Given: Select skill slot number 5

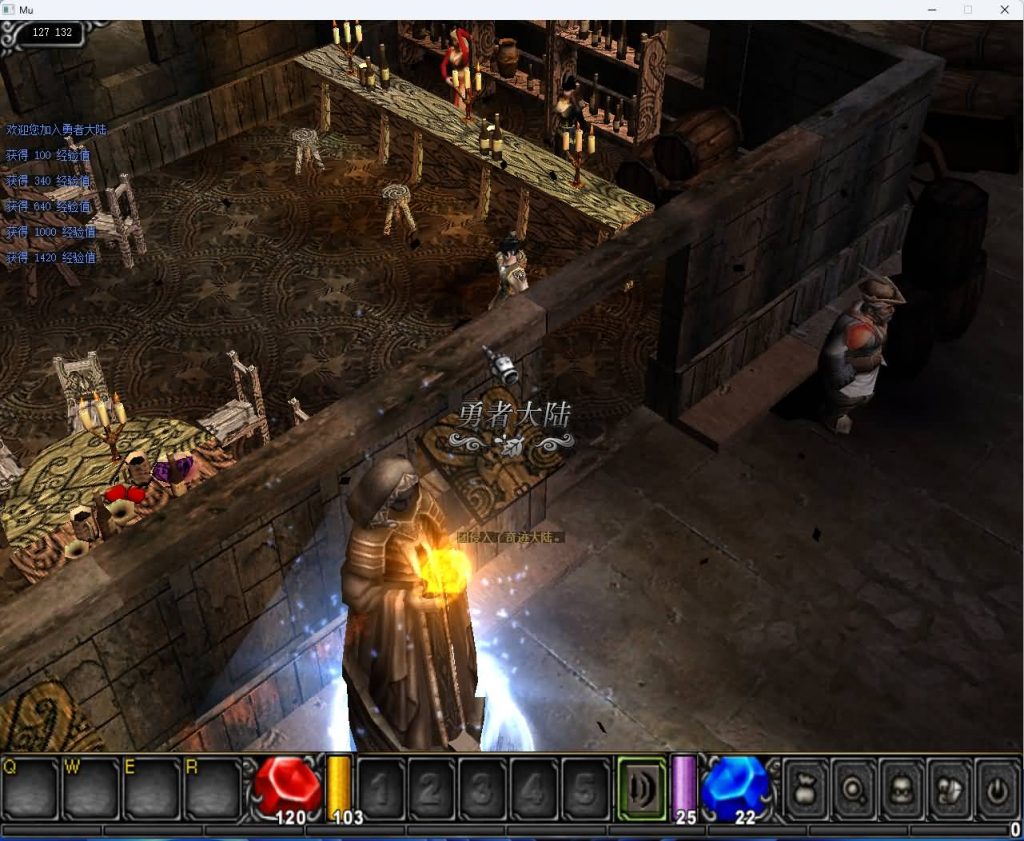Looking at the screenshot, I should pos(585,789).
